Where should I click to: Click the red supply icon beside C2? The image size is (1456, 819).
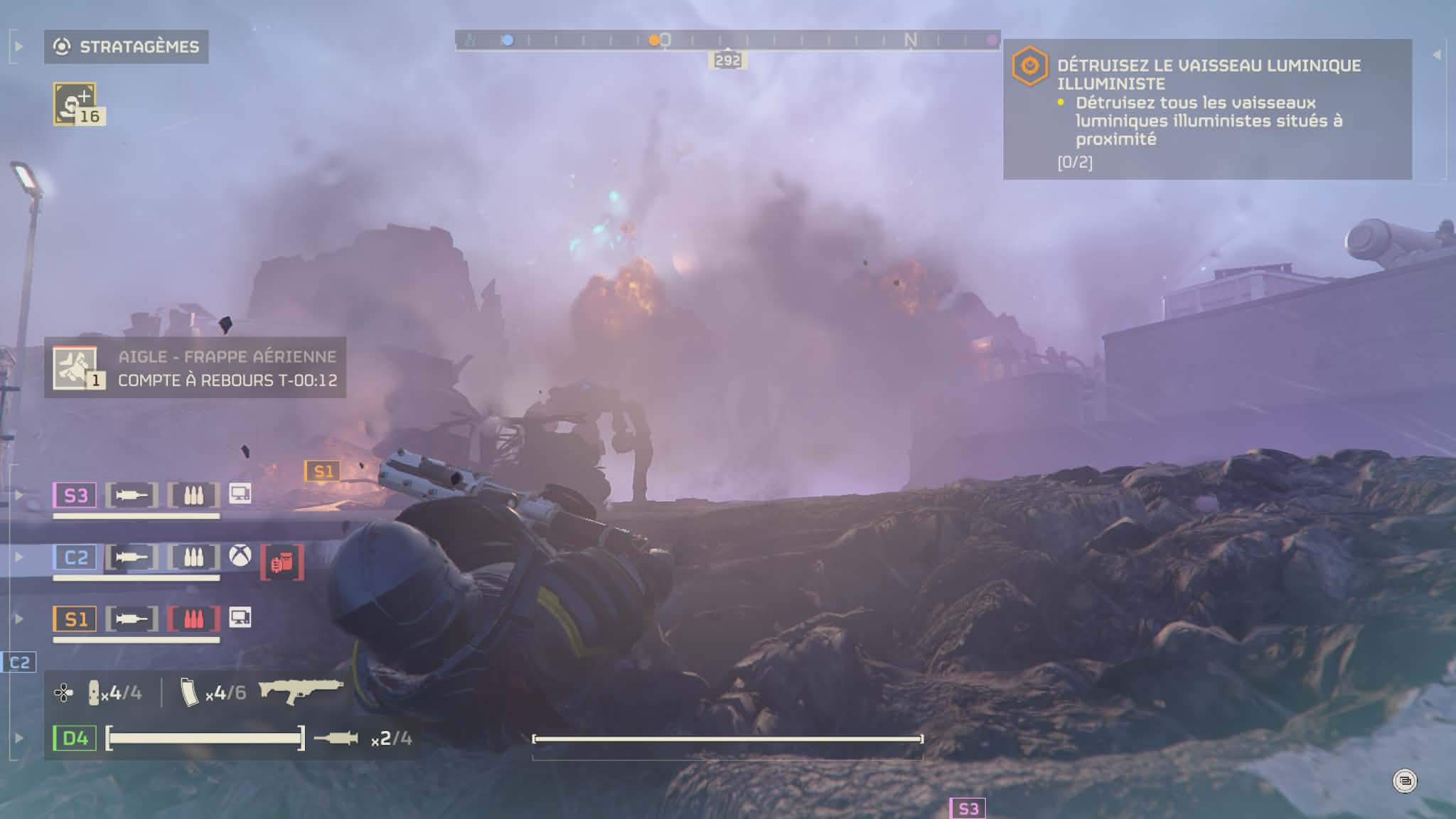pos(282,562)
